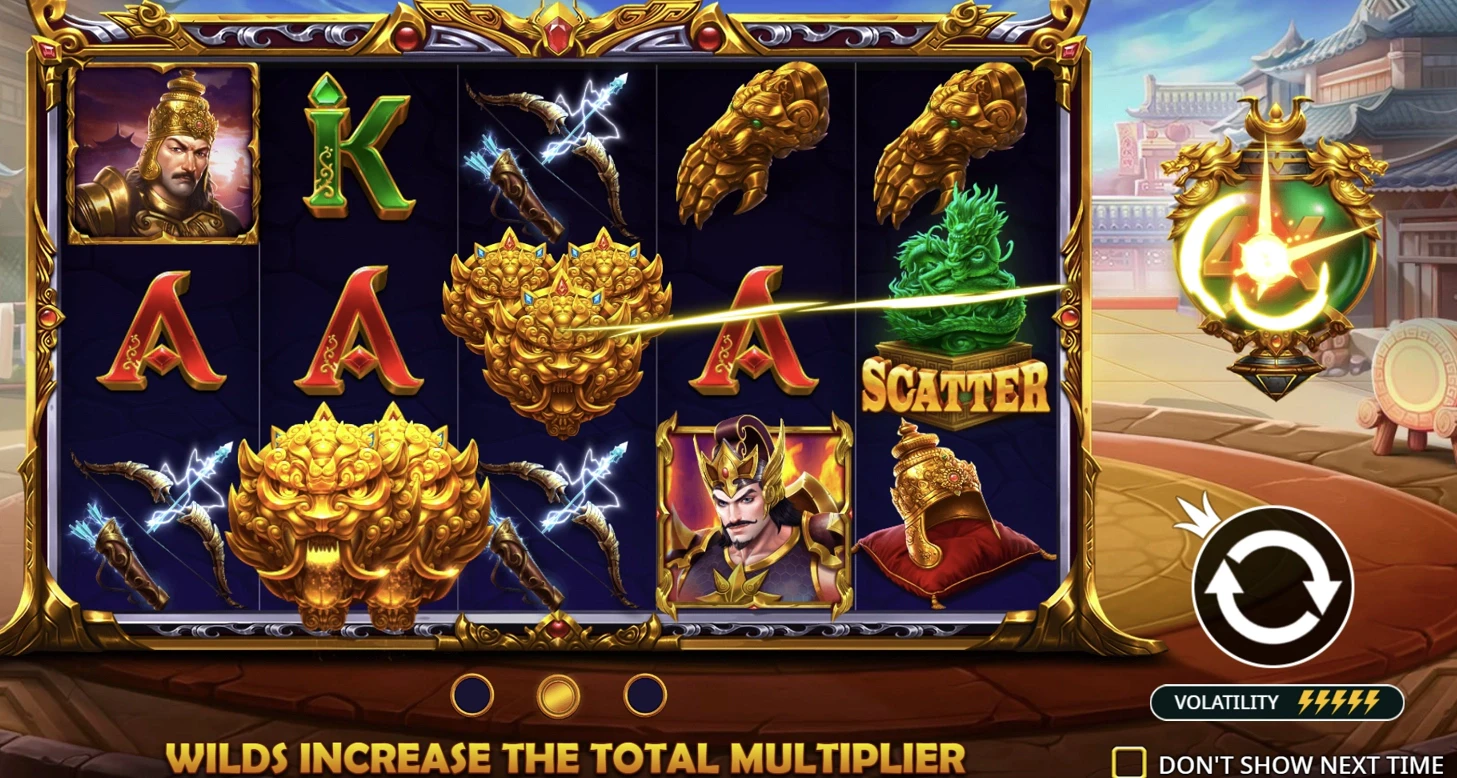Jump to the third intro slide dot

click(645, 695)
